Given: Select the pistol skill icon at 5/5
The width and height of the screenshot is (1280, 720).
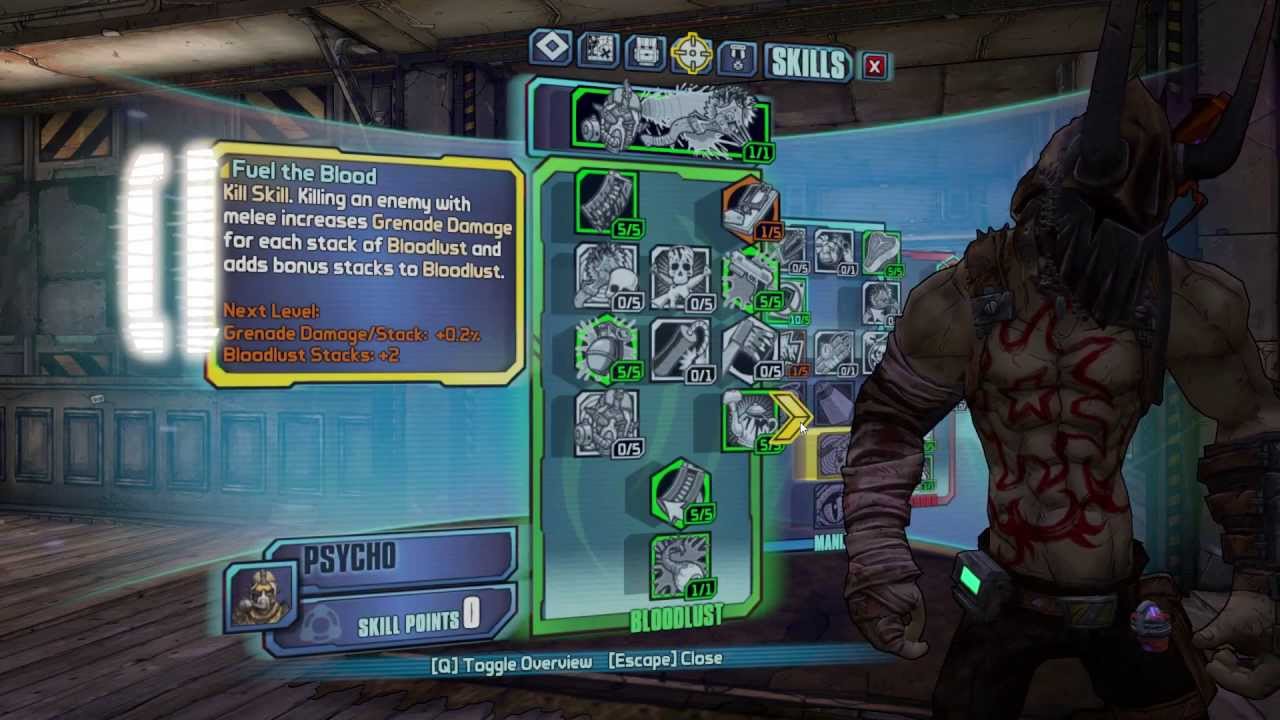Looking at the screenshot, I should 750,278.
